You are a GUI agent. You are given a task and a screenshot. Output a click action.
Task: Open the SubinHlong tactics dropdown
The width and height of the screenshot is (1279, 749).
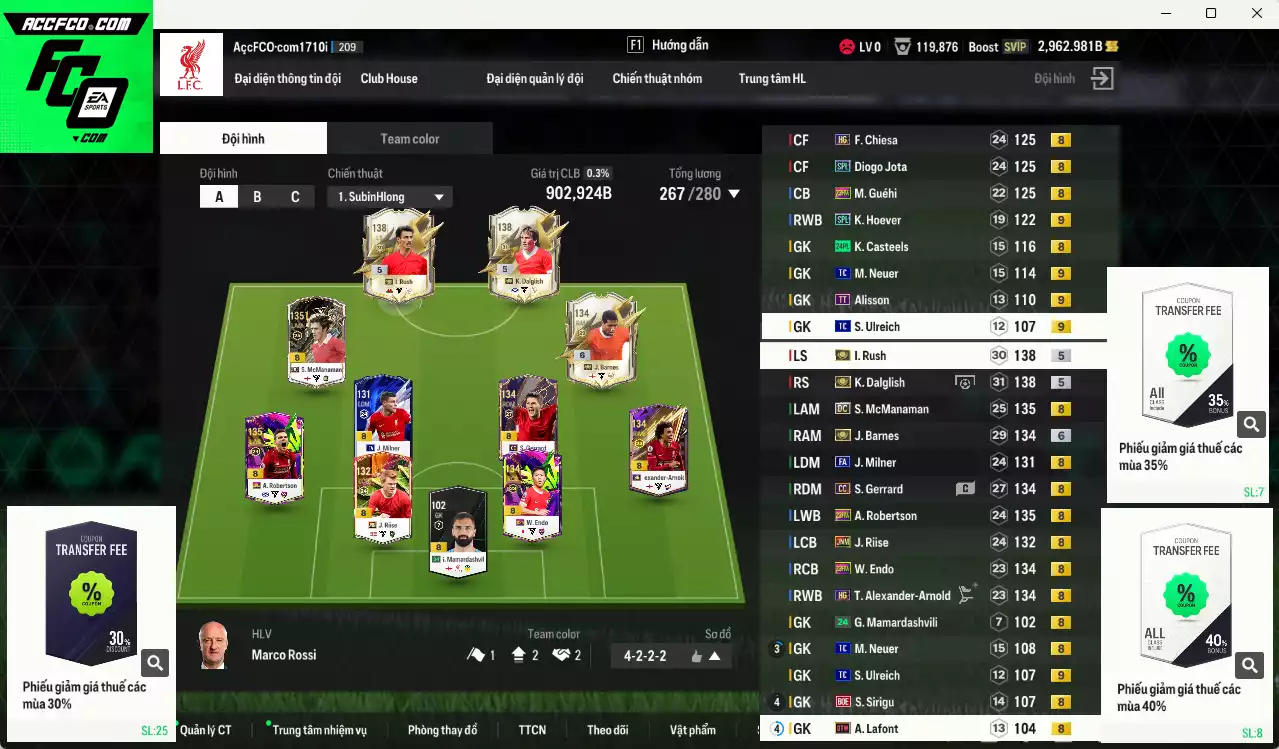pos(390,197)
